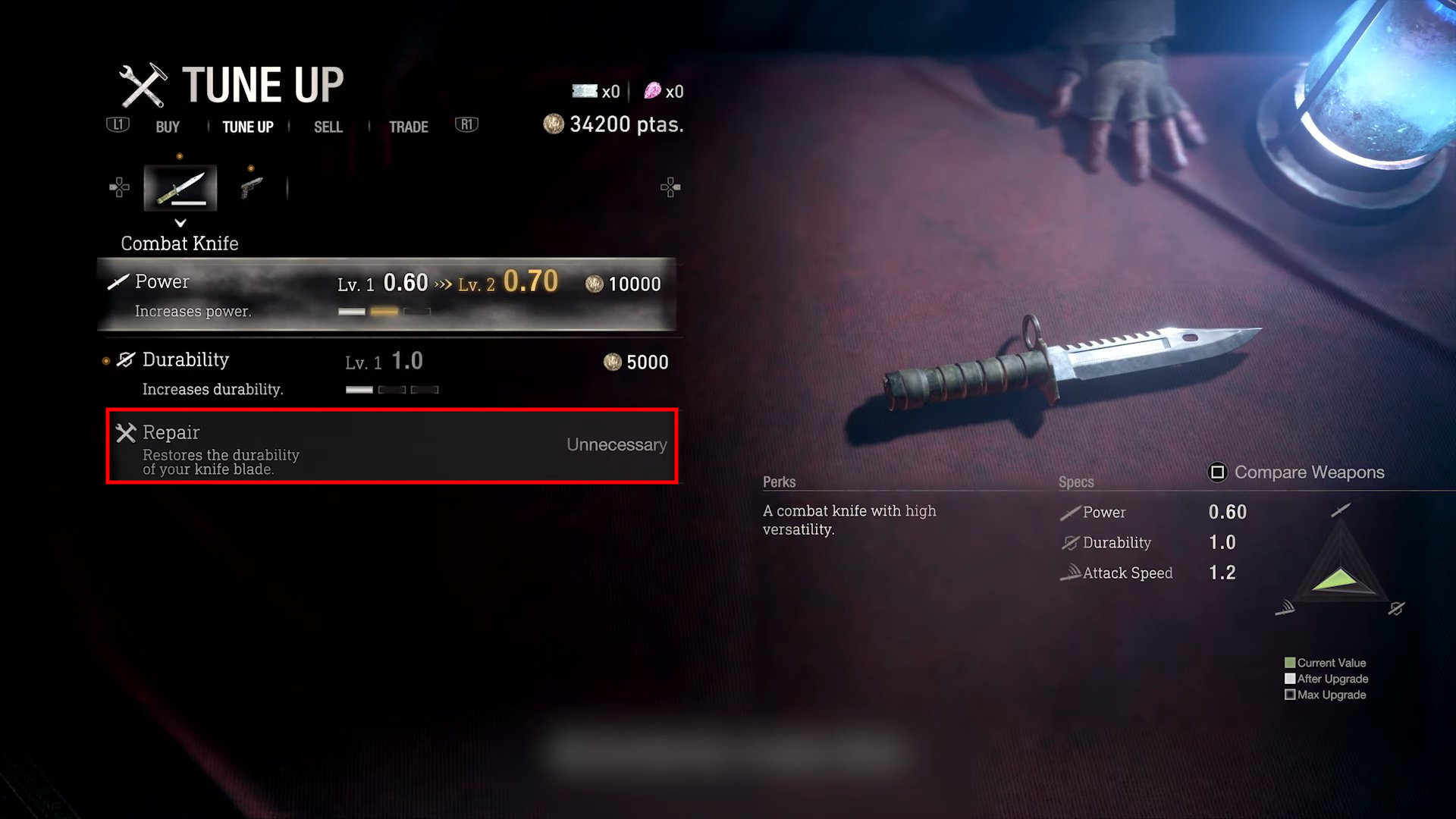
Task: Click the gold coin currency icon
Action: coord(553,124)
